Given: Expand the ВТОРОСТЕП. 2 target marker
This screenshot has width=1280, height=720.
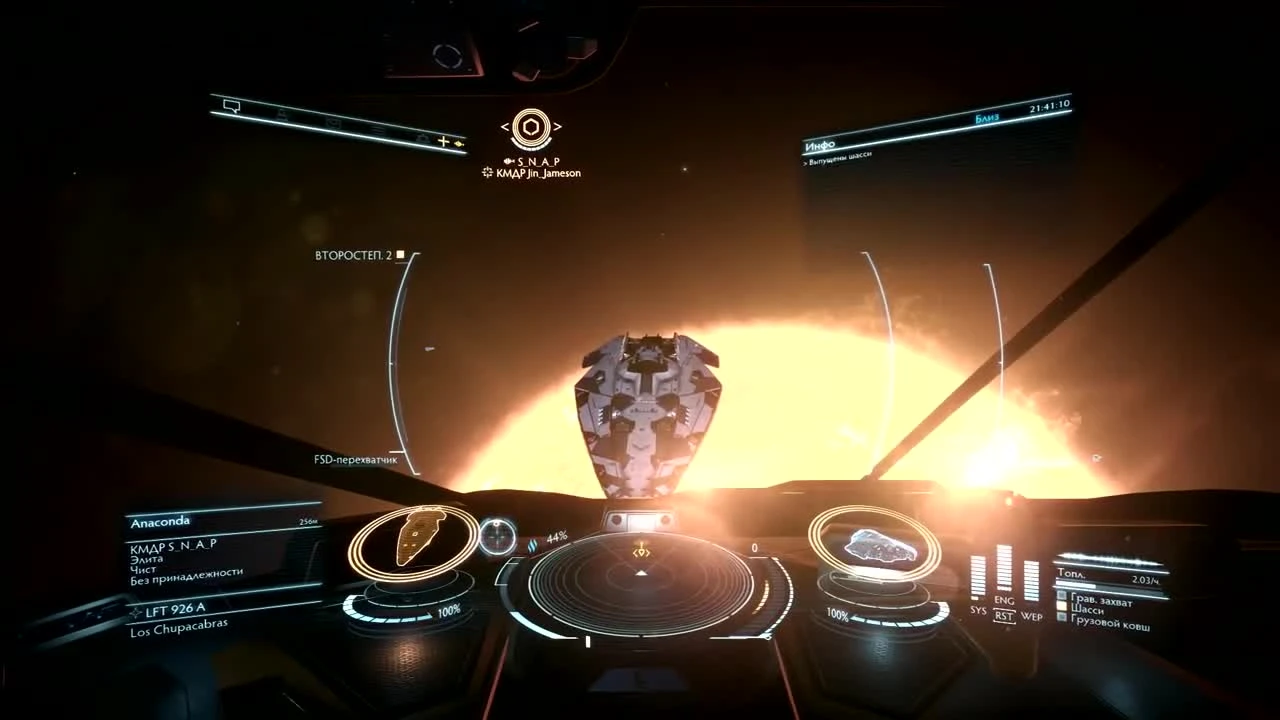Looking at the screenshot, I should point(356,254).
